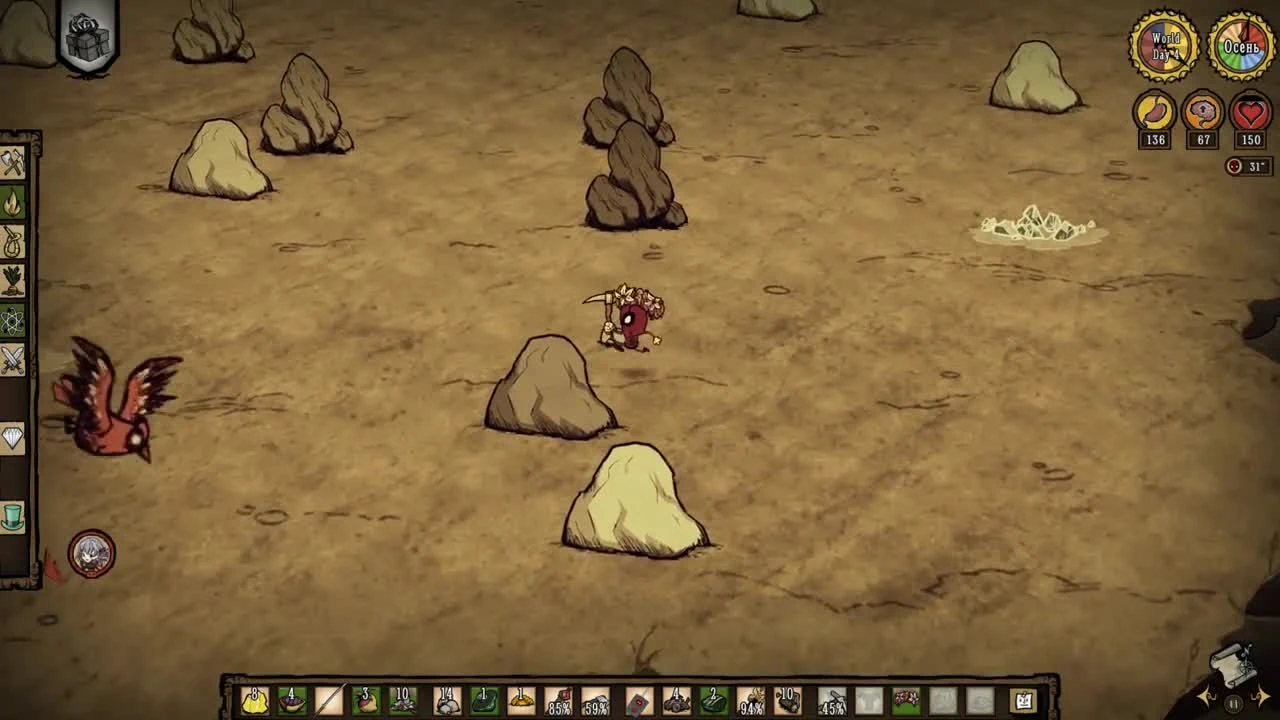Screen dimensions: 1280x720
Task: Click the wetness indicator showing 31
Action: [x=1247, y=167]
